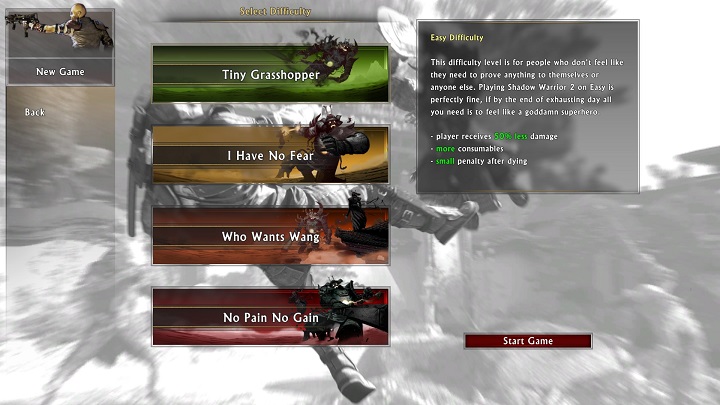720x405 pixels.
Task: Choose I Have No Fear difficulty
Action: (270, 155)
